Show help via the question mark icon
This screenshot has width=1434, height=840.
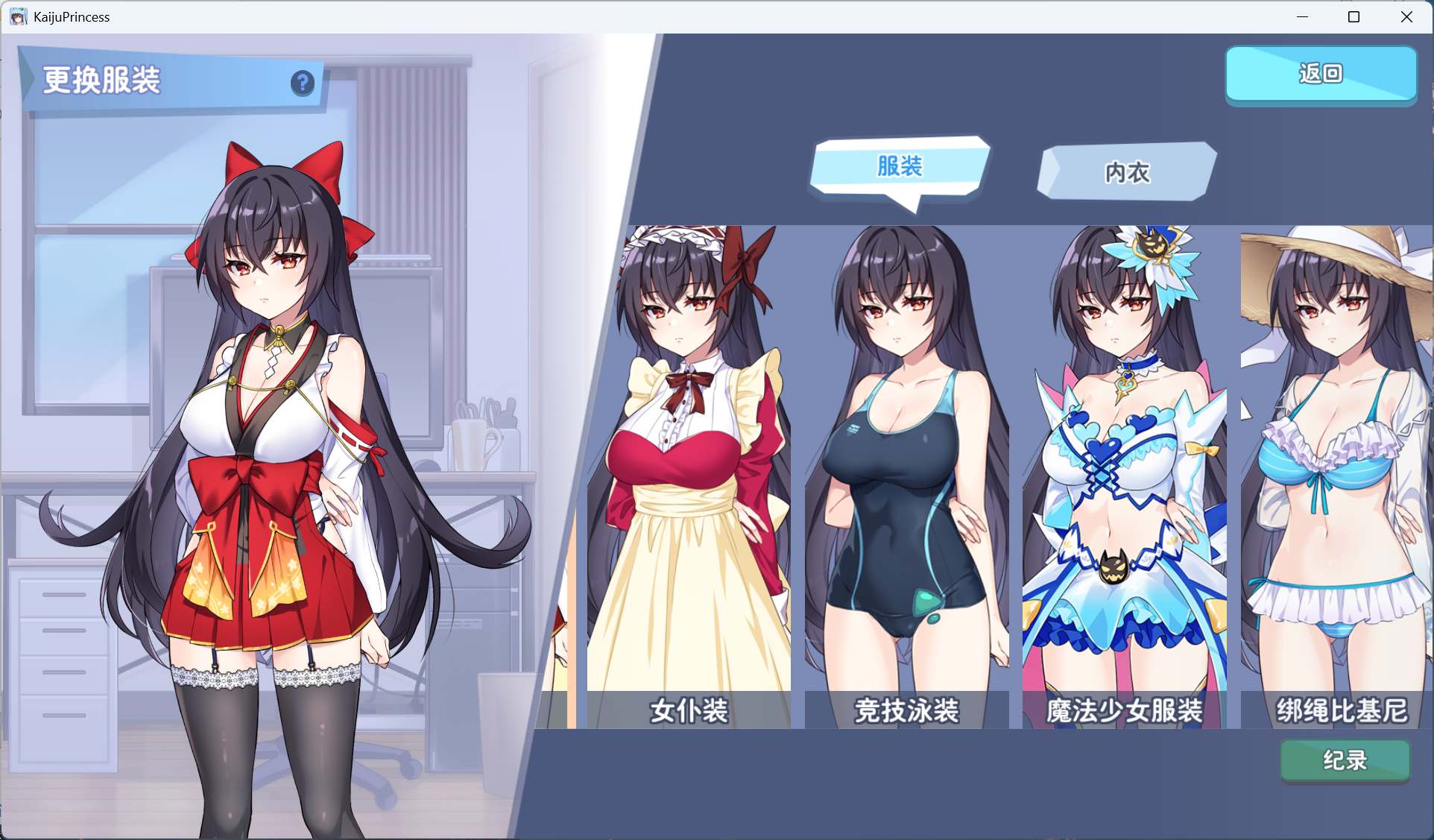(303, 83)
